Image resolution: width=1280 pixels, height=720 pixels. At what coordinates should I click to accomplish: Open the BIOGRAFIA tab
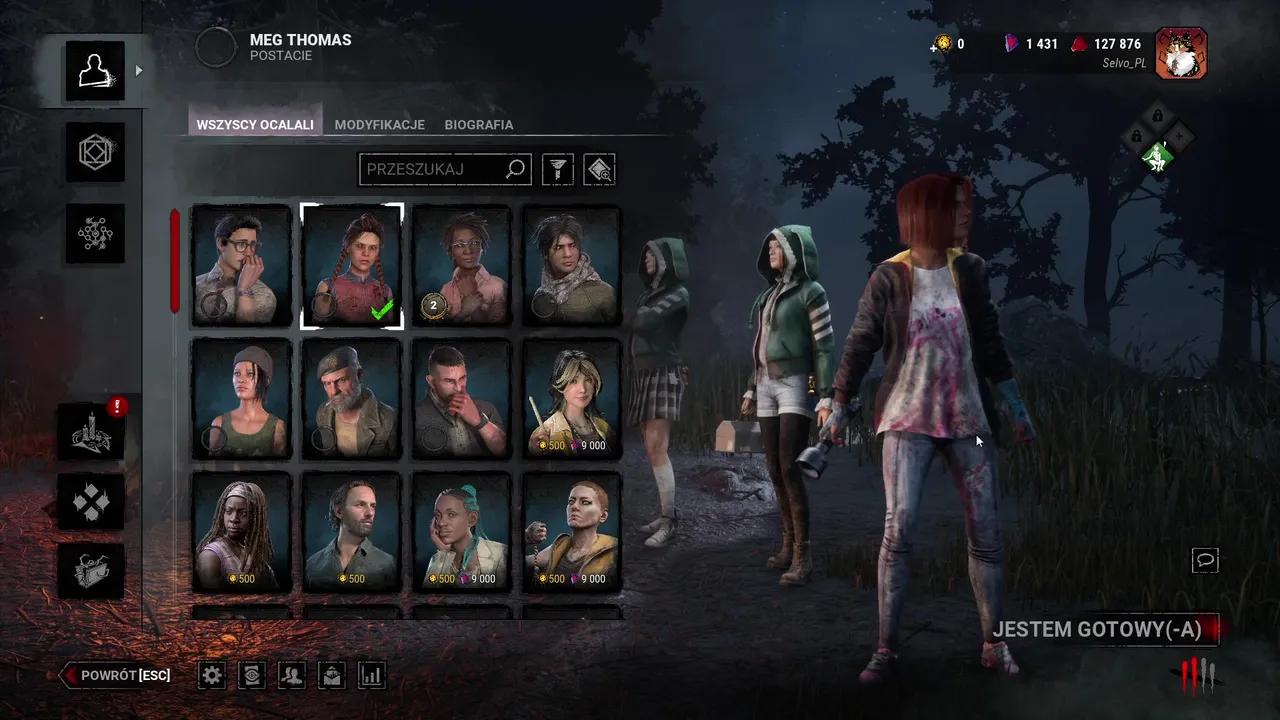pyautogui.click(x=478, y=124)
